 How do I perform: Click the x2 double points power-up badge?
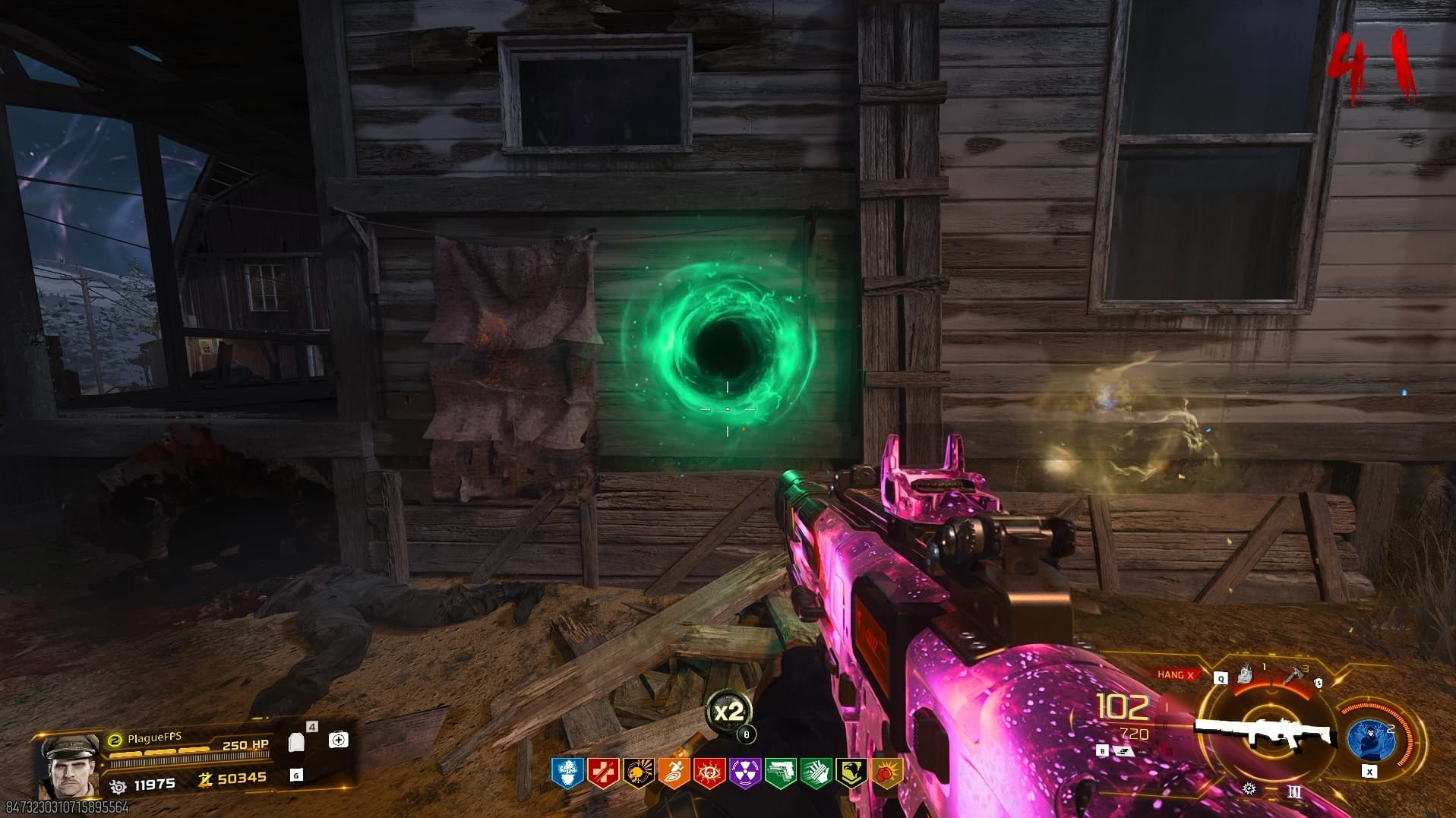[x=728, y=712]
